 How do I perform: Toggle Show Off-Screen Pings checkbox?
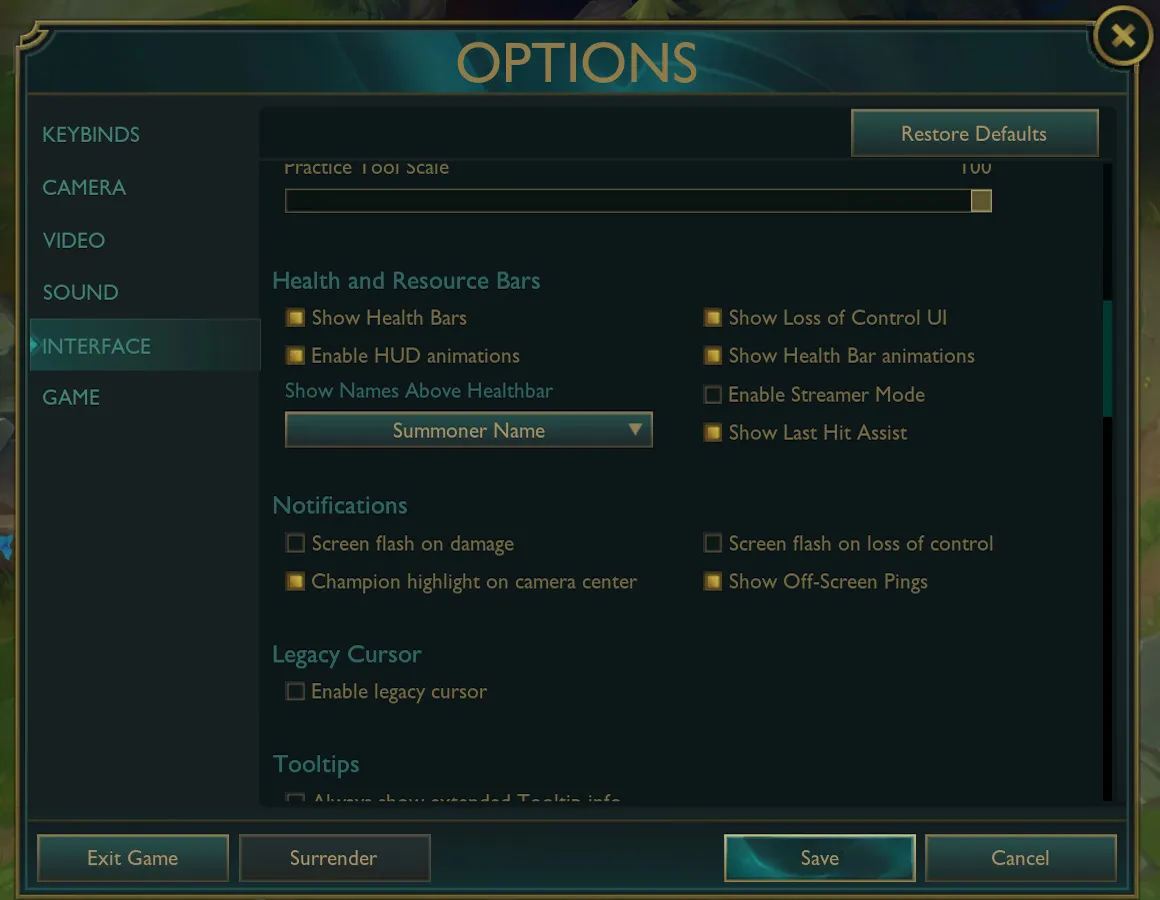click(x=712, y=582)
